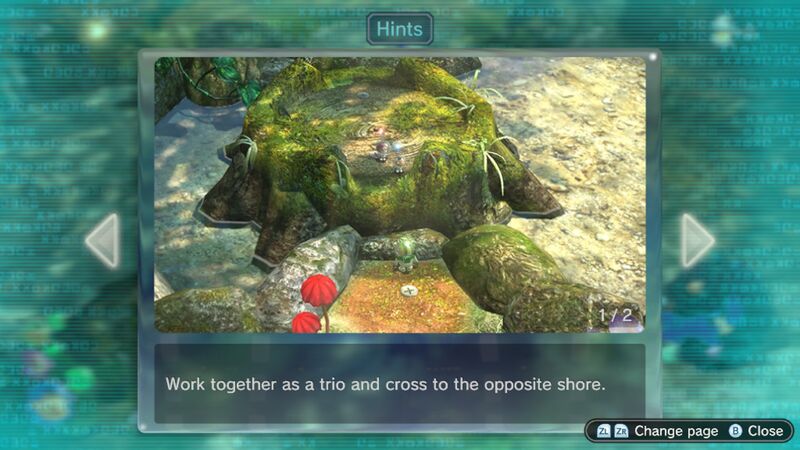
Task: Go to the previous hint page
Action: [x=103, y=240]
